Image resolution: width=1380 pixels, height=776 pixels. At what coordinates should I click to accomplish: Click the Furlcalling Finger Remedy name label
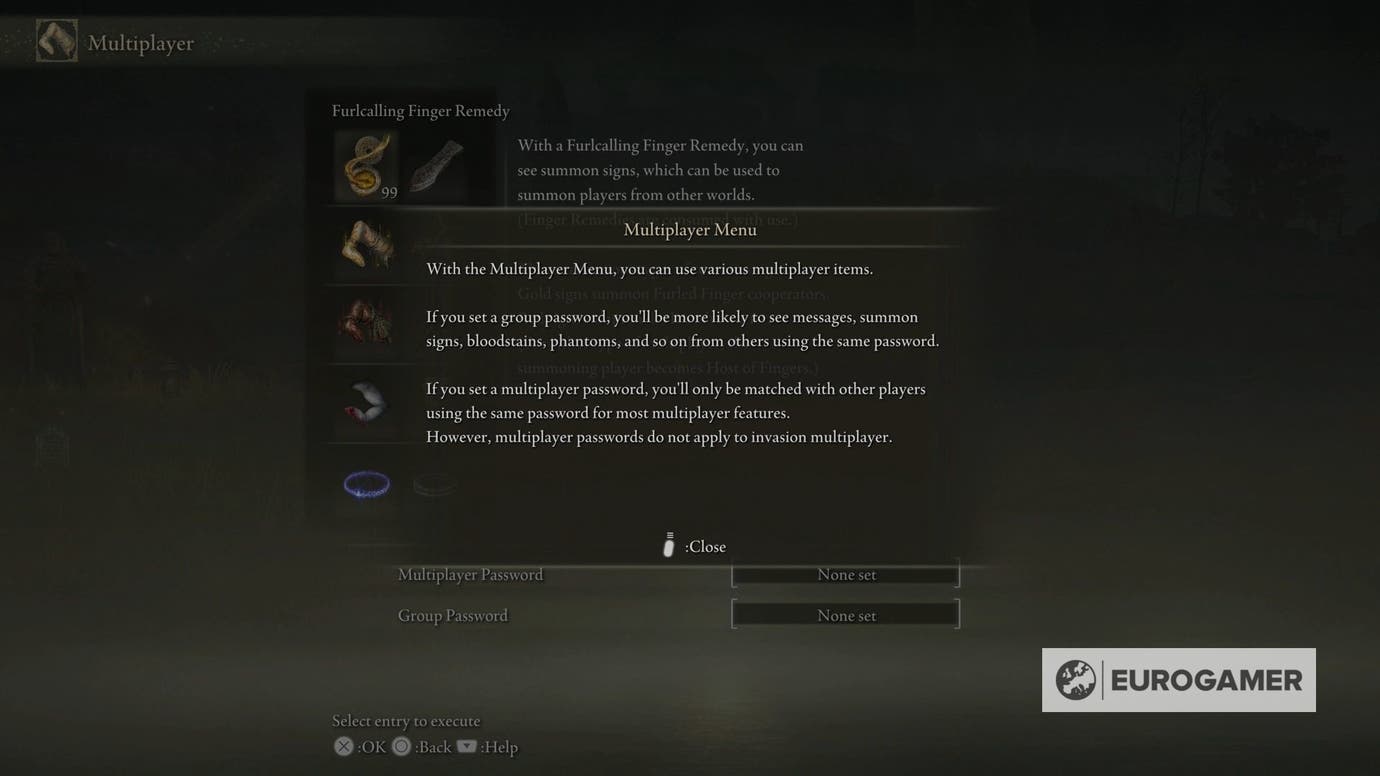click(x=419, y=110)
